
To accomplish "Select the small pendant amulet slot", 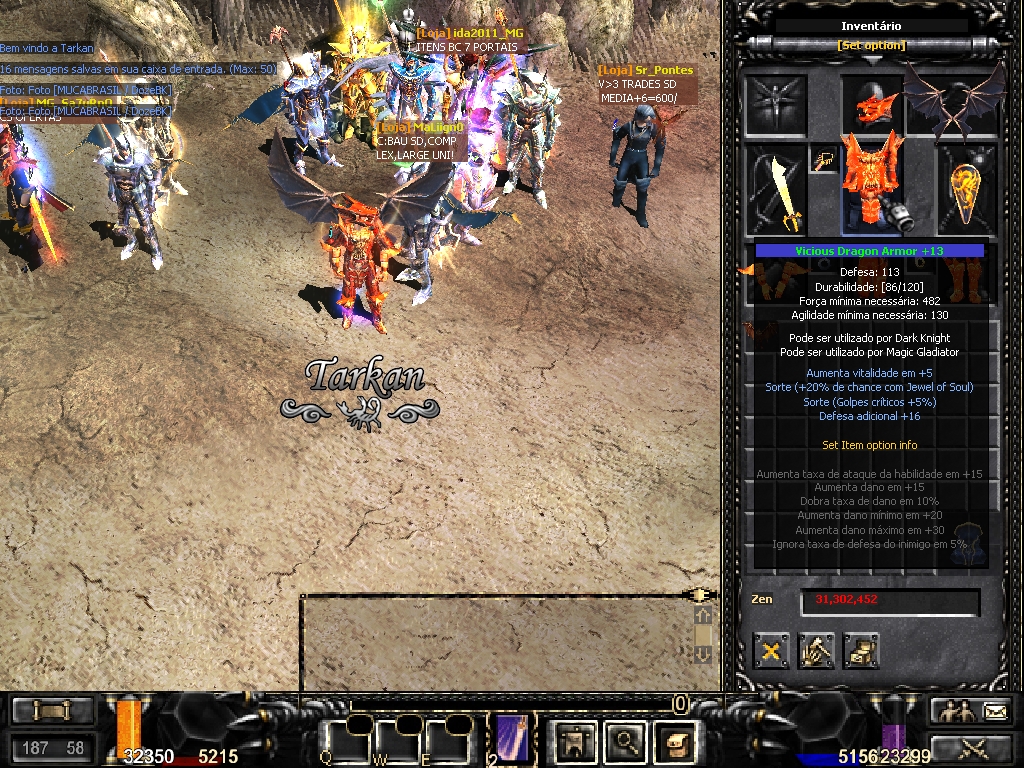I will [x=824, y=160].
